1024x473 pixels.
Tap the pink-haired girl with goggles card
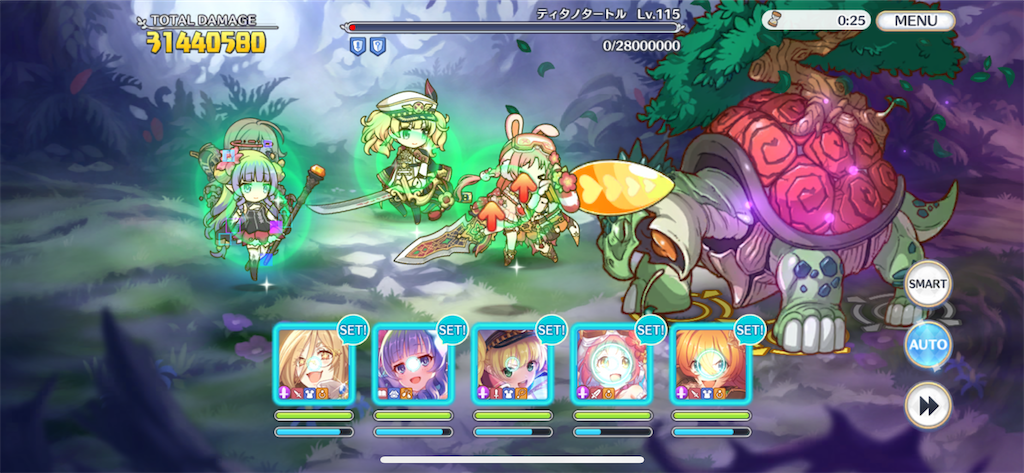(x=611, y=363)
